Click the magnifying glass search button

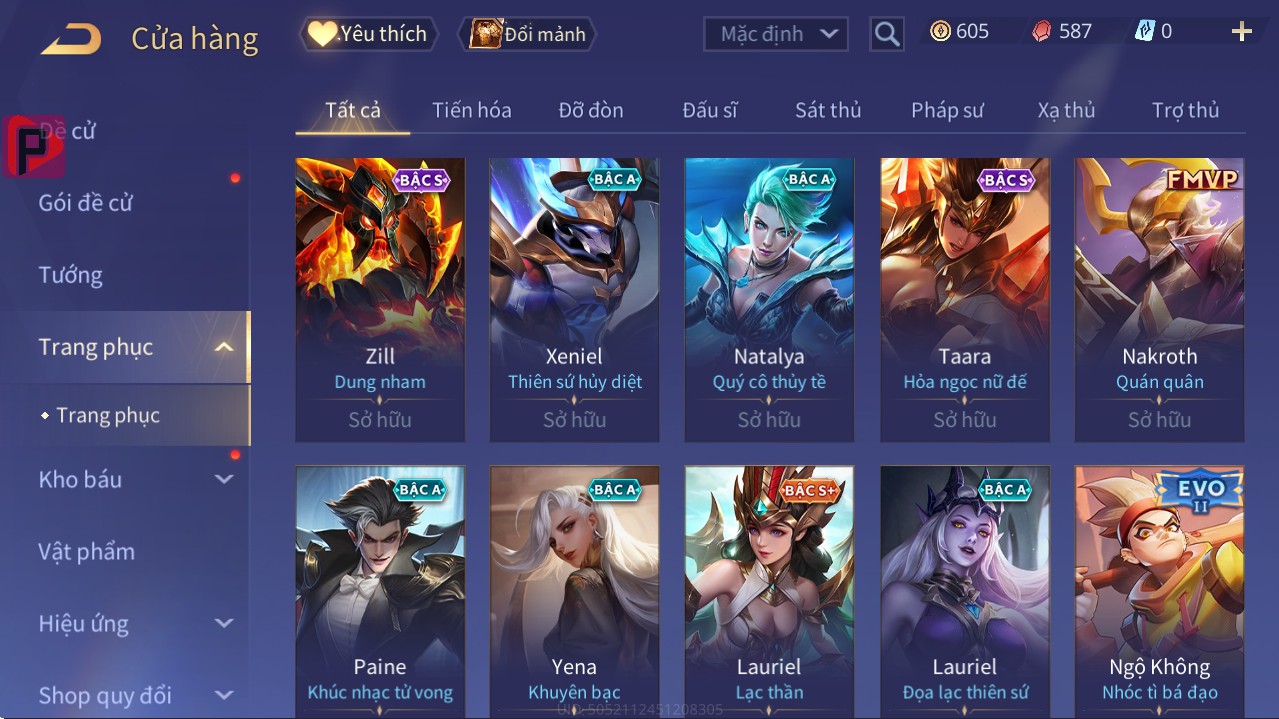(886, 34)
